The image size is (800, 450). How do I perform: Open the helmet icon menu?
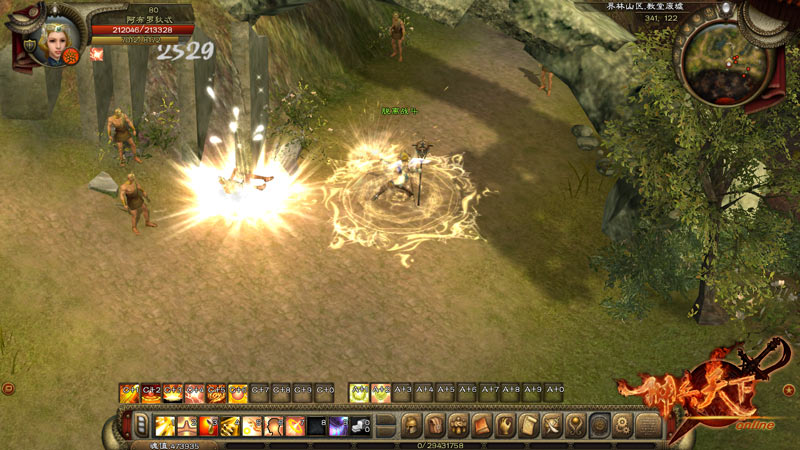(x=411, y=426)
